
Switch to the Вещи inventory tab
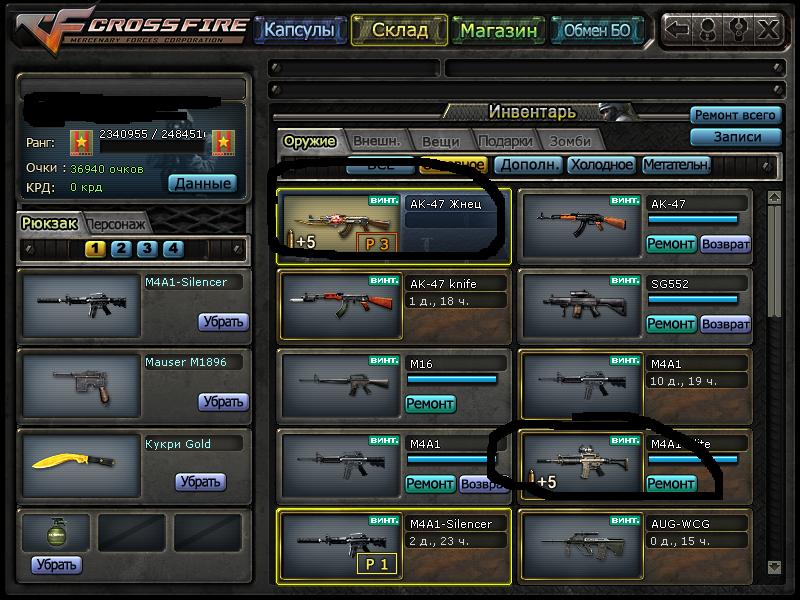(440, 141)
